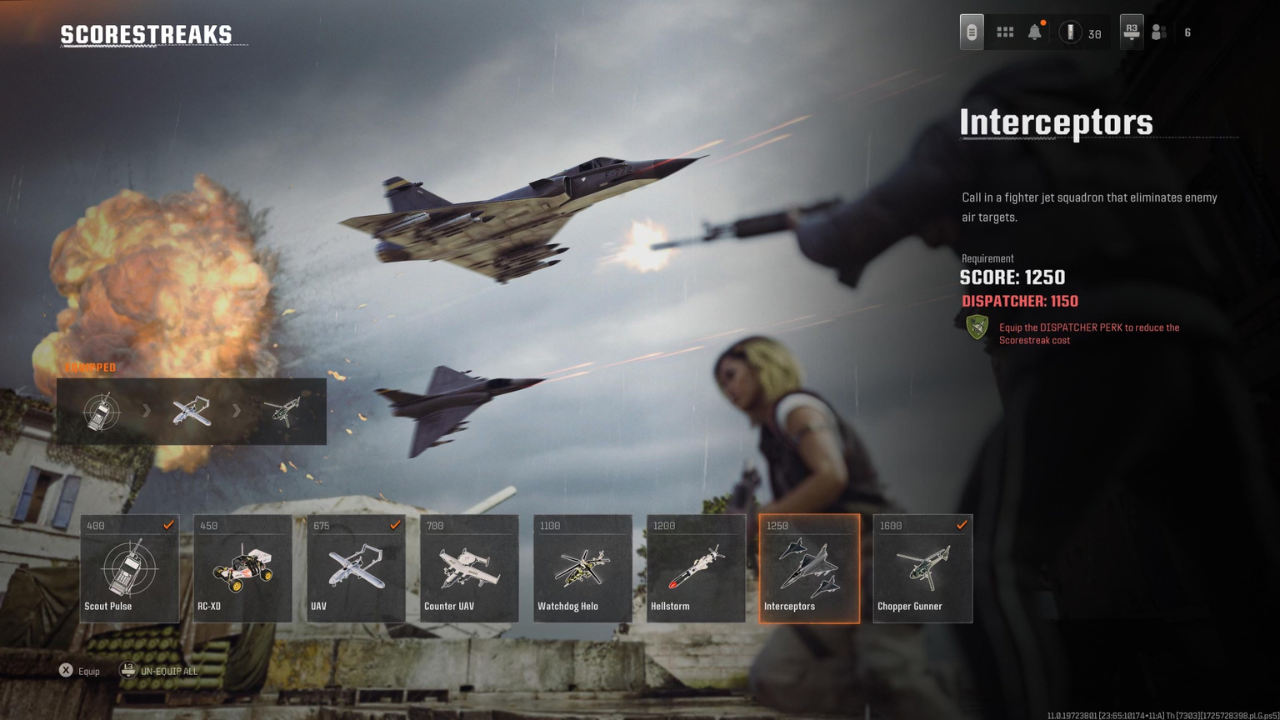The width and height of the screenshot is (1280, 720).
Task: Click the UAV thumbnail in the Equipped strip
Action: point(192,412)
